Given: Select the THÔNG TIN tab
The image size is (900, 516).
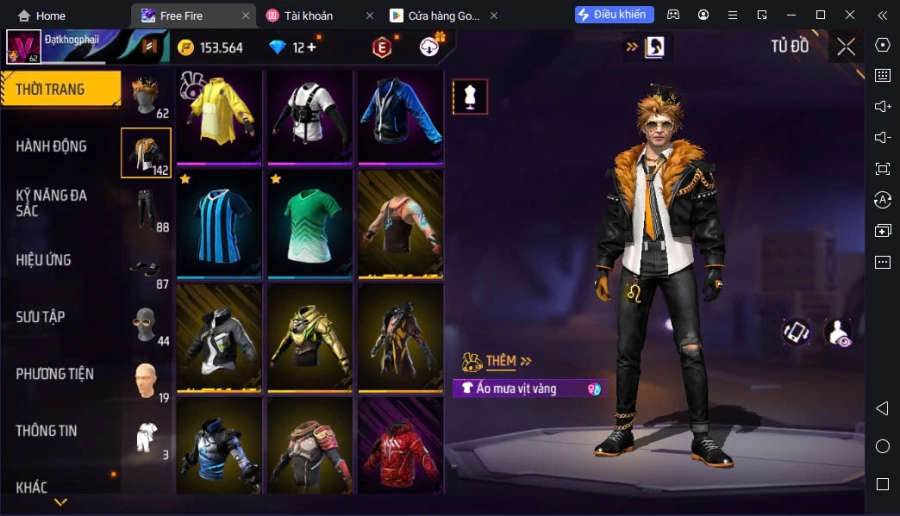Looking at the screenshot, I should tap(46, 431).
